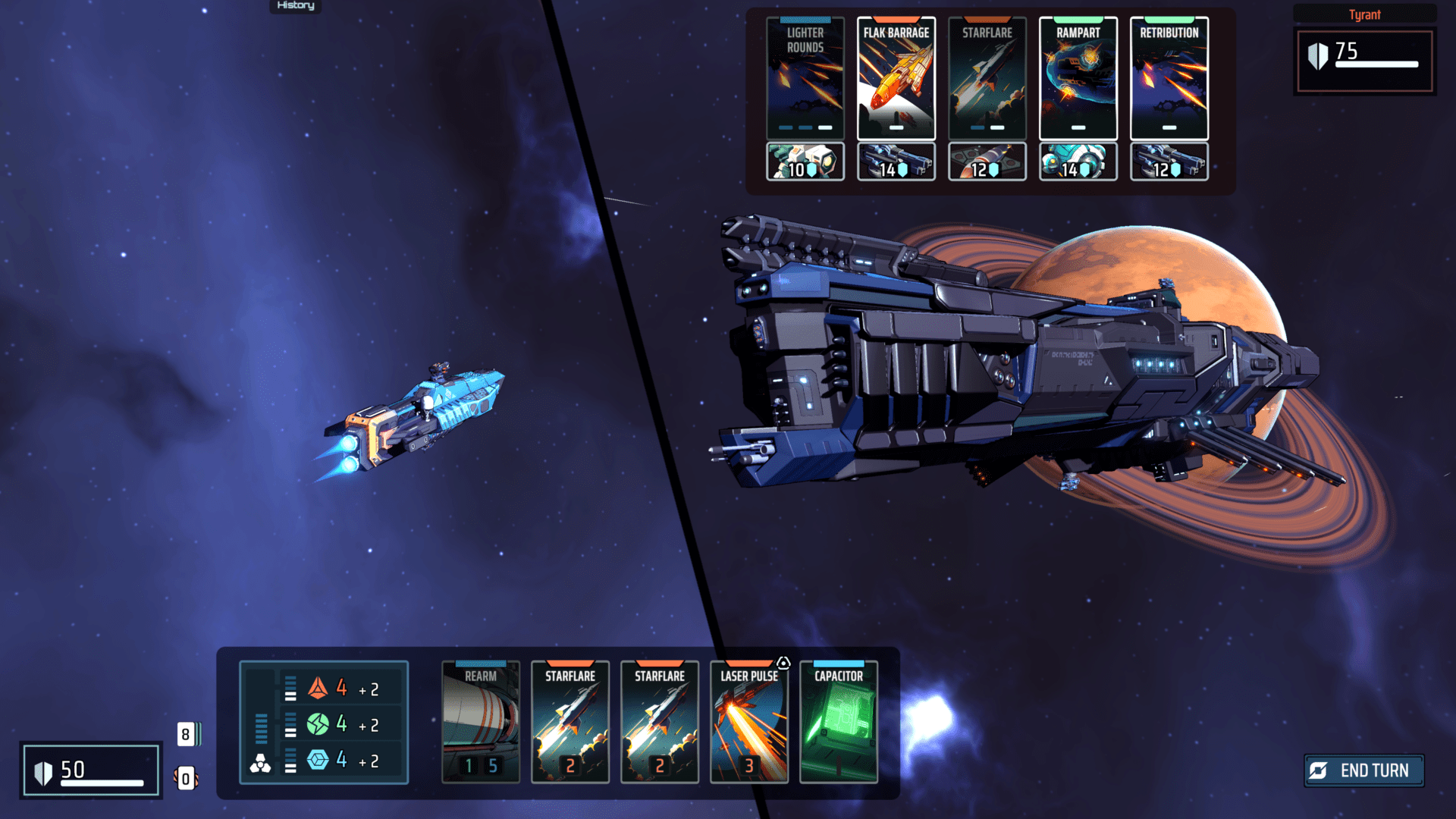Select the blue hexagon energy row
This screenshot has width=1456, height=819.
point(341,760)
